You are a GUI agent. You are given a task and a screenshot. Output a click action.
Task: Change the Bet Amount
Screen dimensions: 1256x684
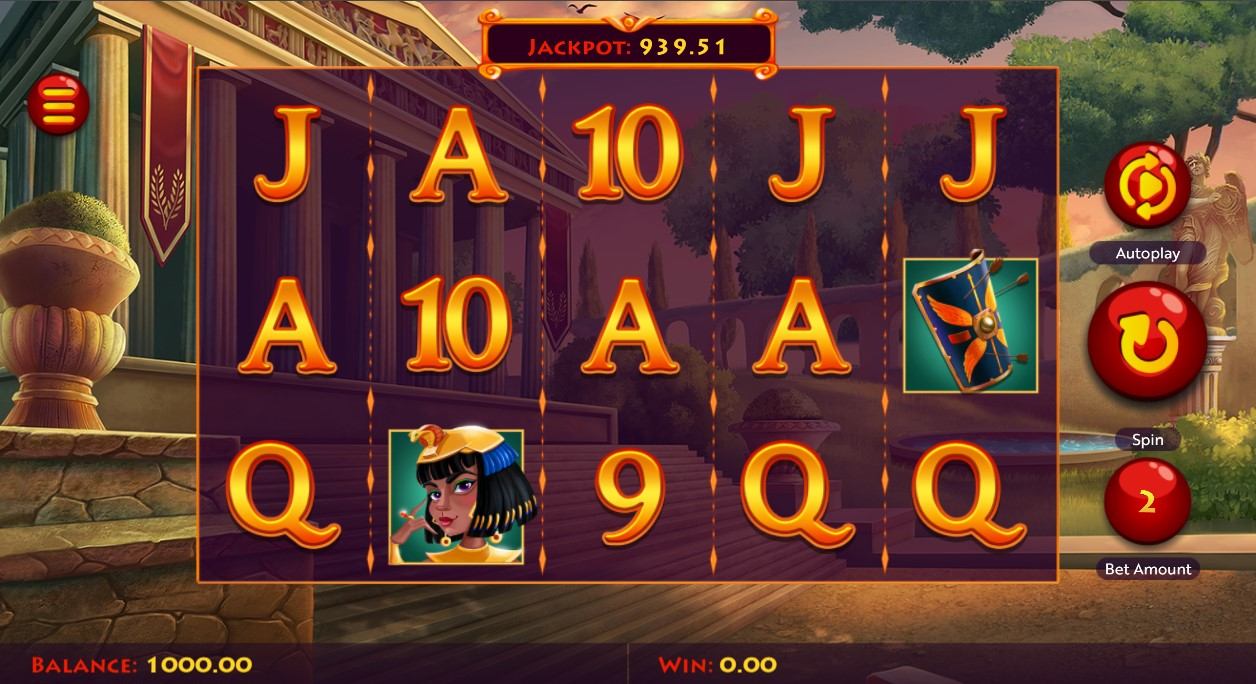click(x=1147, y=502)
